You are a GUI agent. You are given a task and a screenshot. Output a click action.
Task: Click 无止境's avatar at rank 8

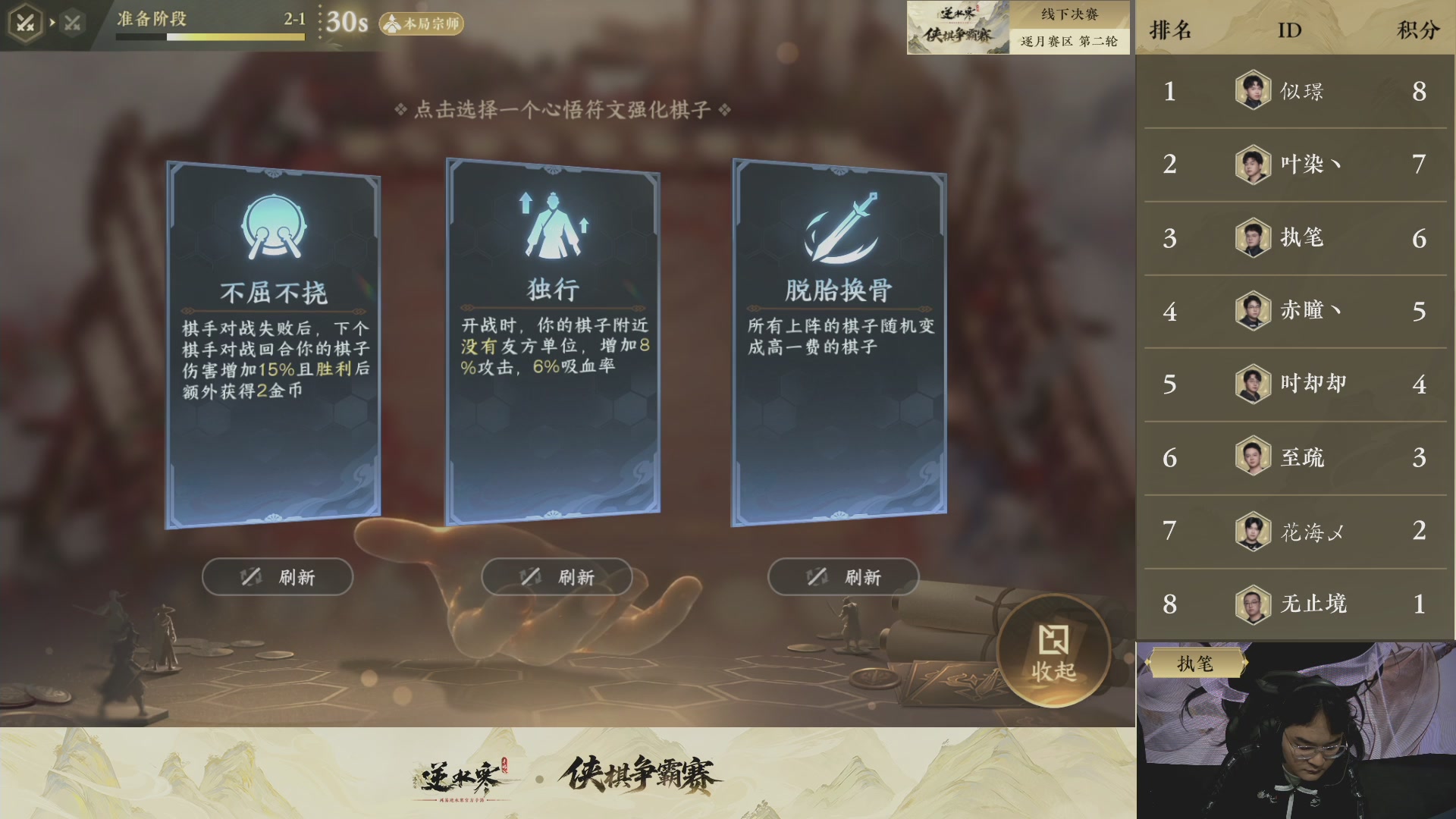1254,604
